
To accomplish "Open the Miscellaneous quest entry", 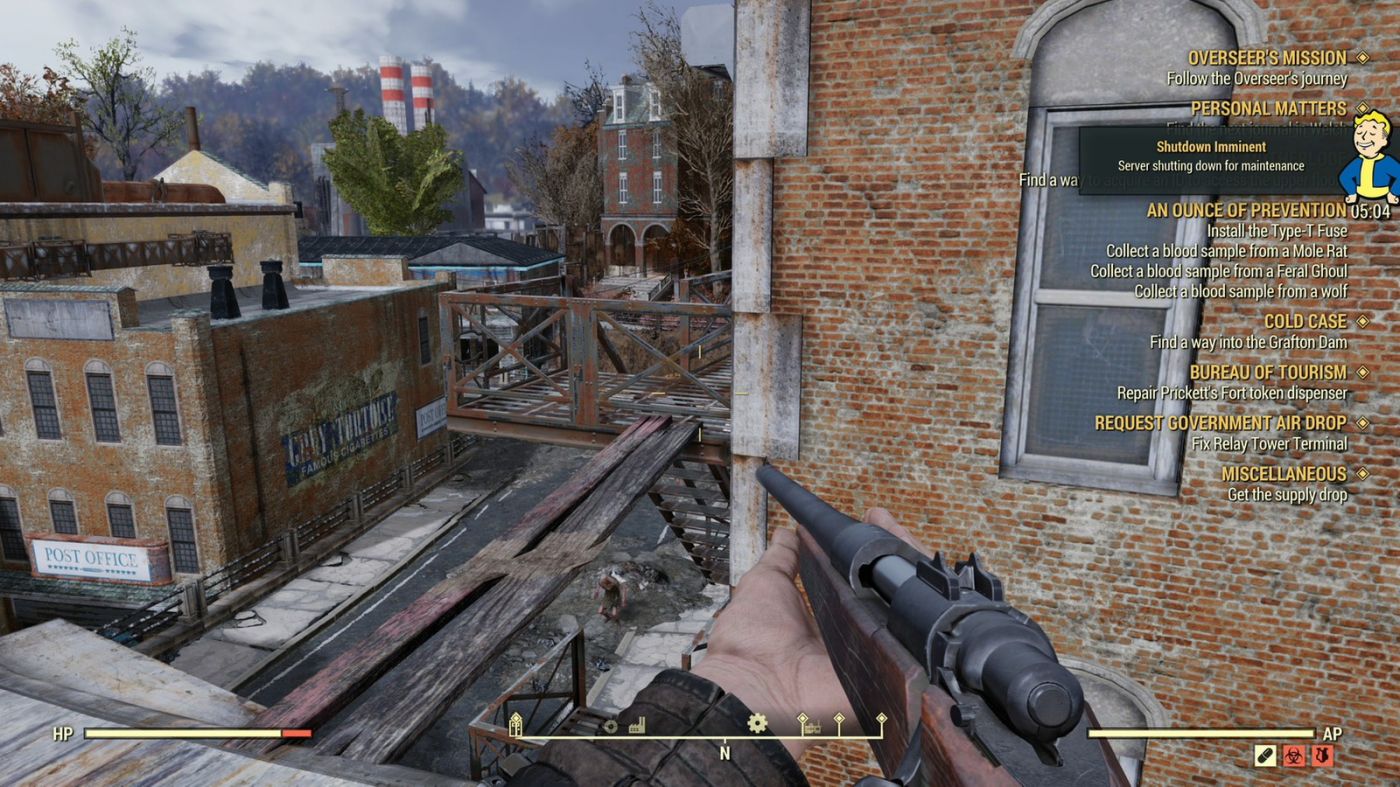I will (1284, 473).
